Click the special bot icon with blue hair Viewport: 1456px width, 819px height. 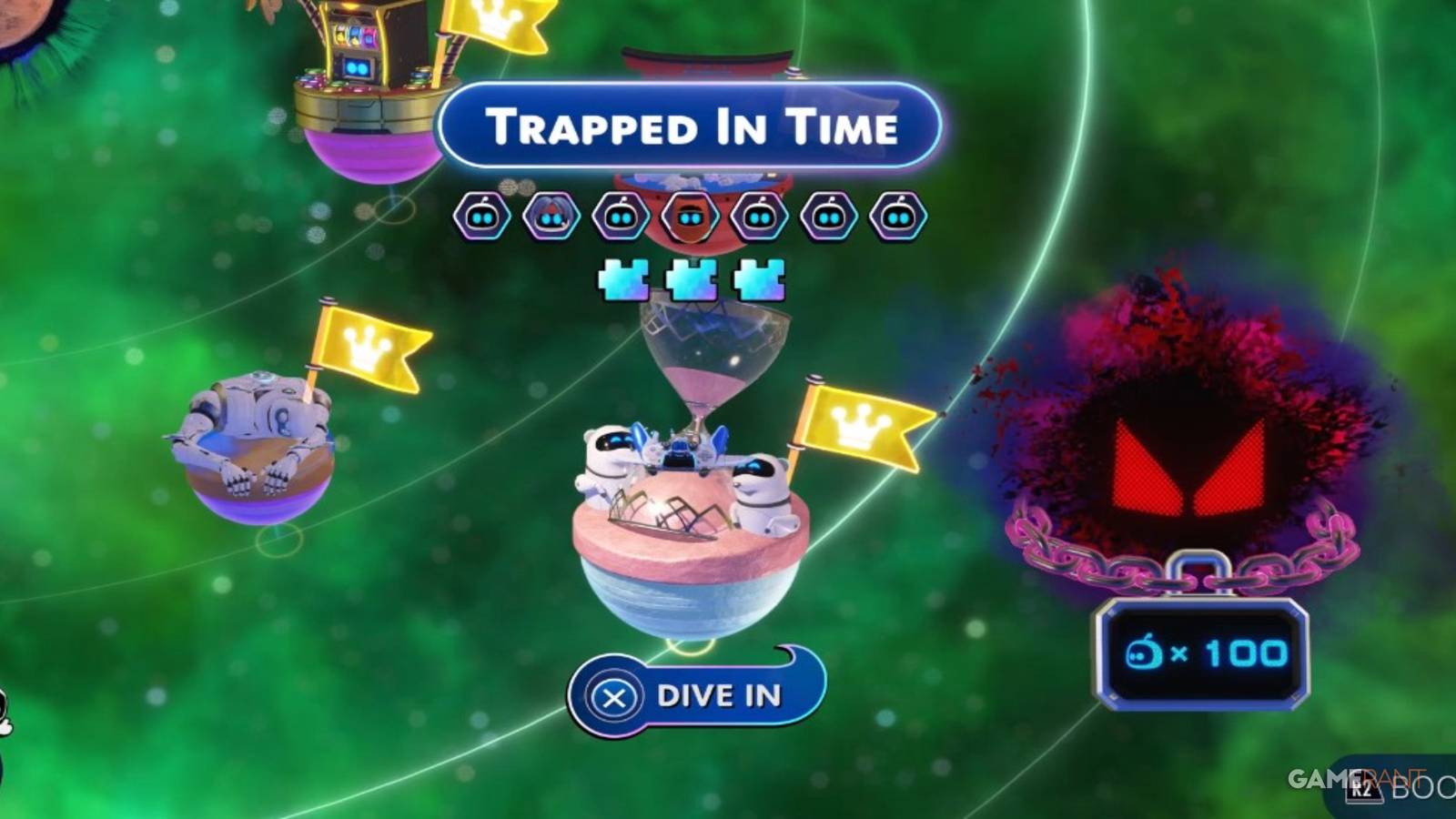point(551,216)
